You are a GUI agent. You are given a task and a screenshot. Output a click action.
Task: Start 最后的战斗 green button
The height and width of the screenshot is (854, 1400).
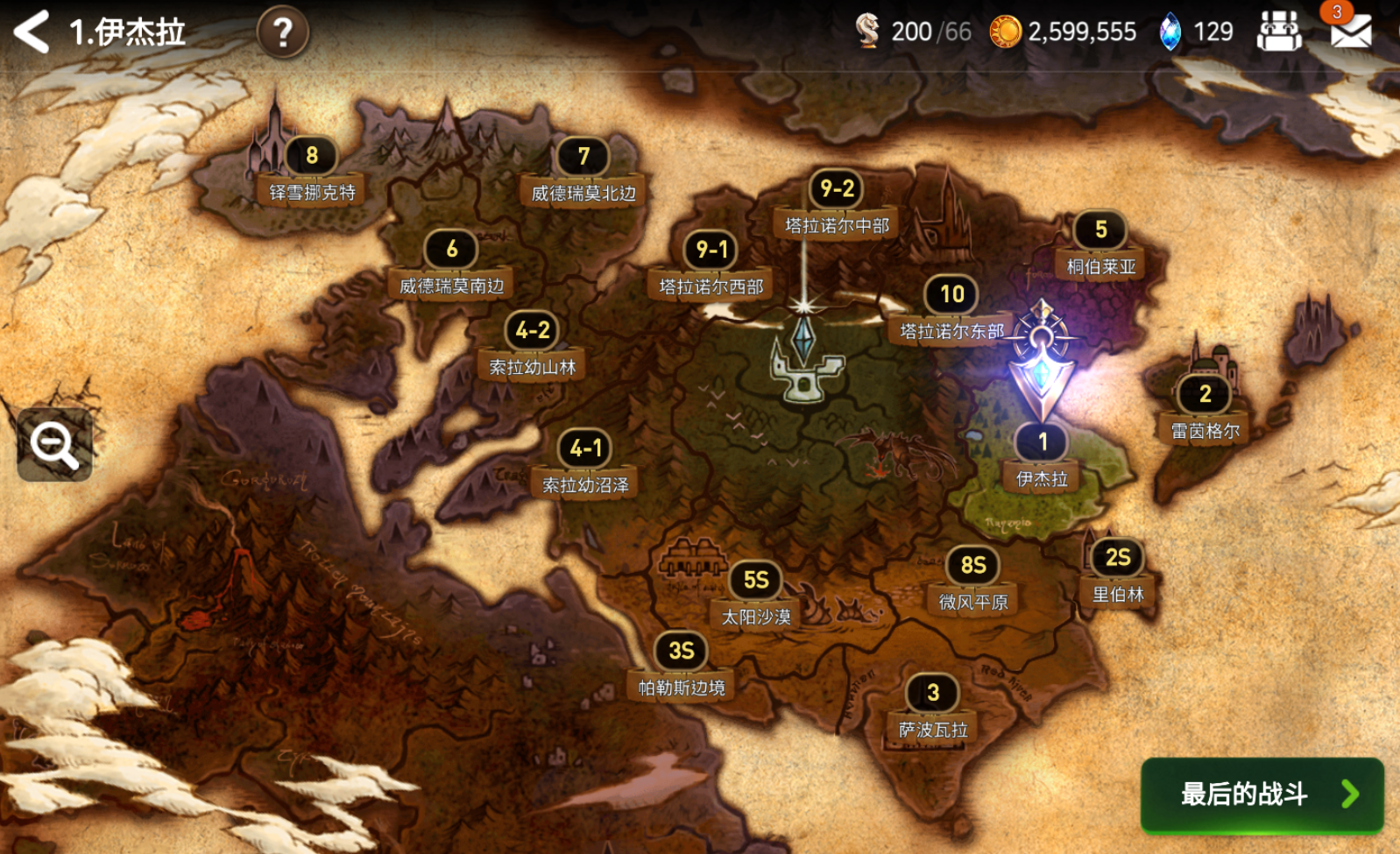click(1262, 794)
